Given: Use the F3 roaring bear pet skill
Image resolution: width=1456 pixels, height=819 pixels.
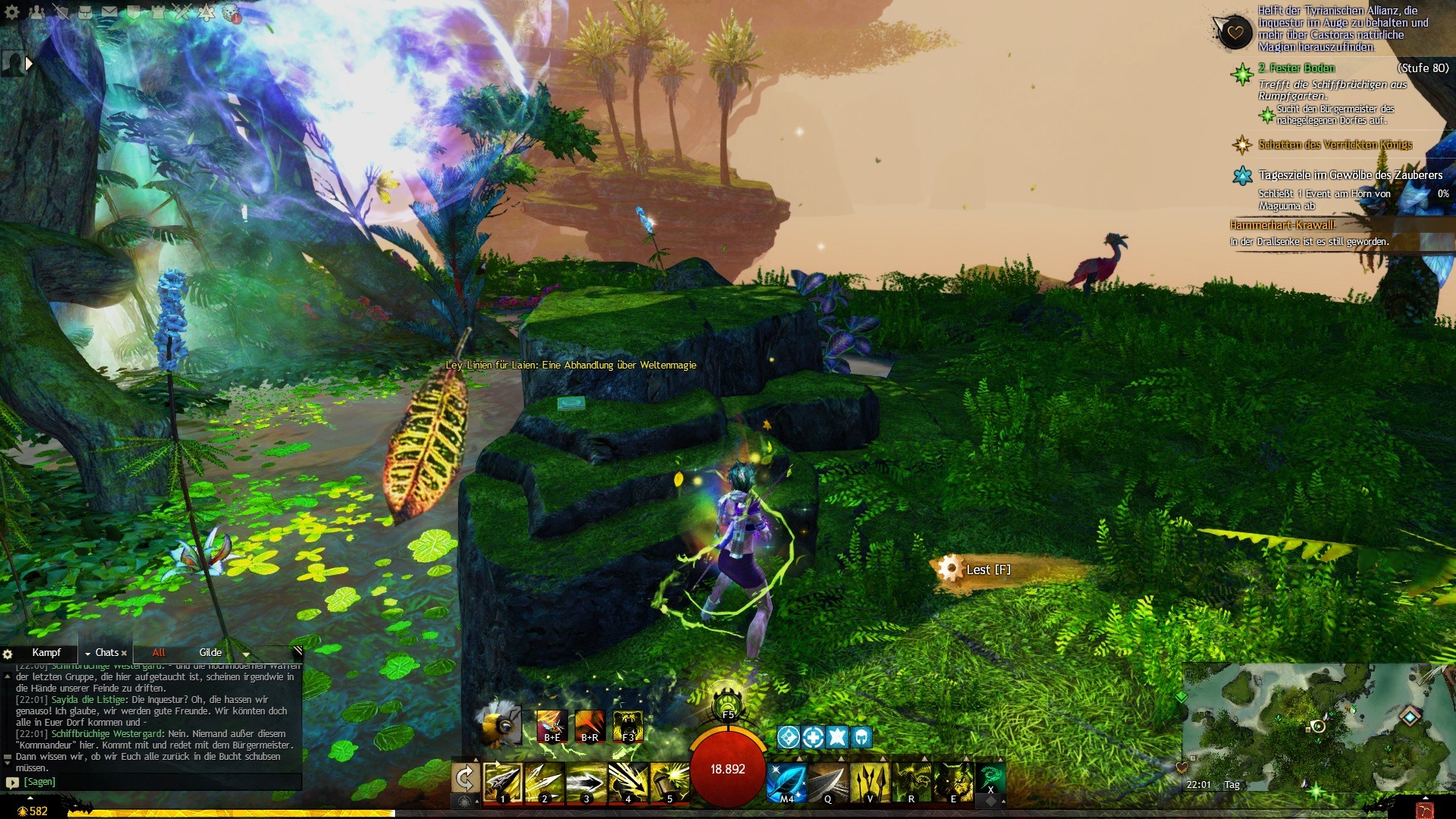Looking at the screenshot, I should pyautogui.click(x=628, y=726).
